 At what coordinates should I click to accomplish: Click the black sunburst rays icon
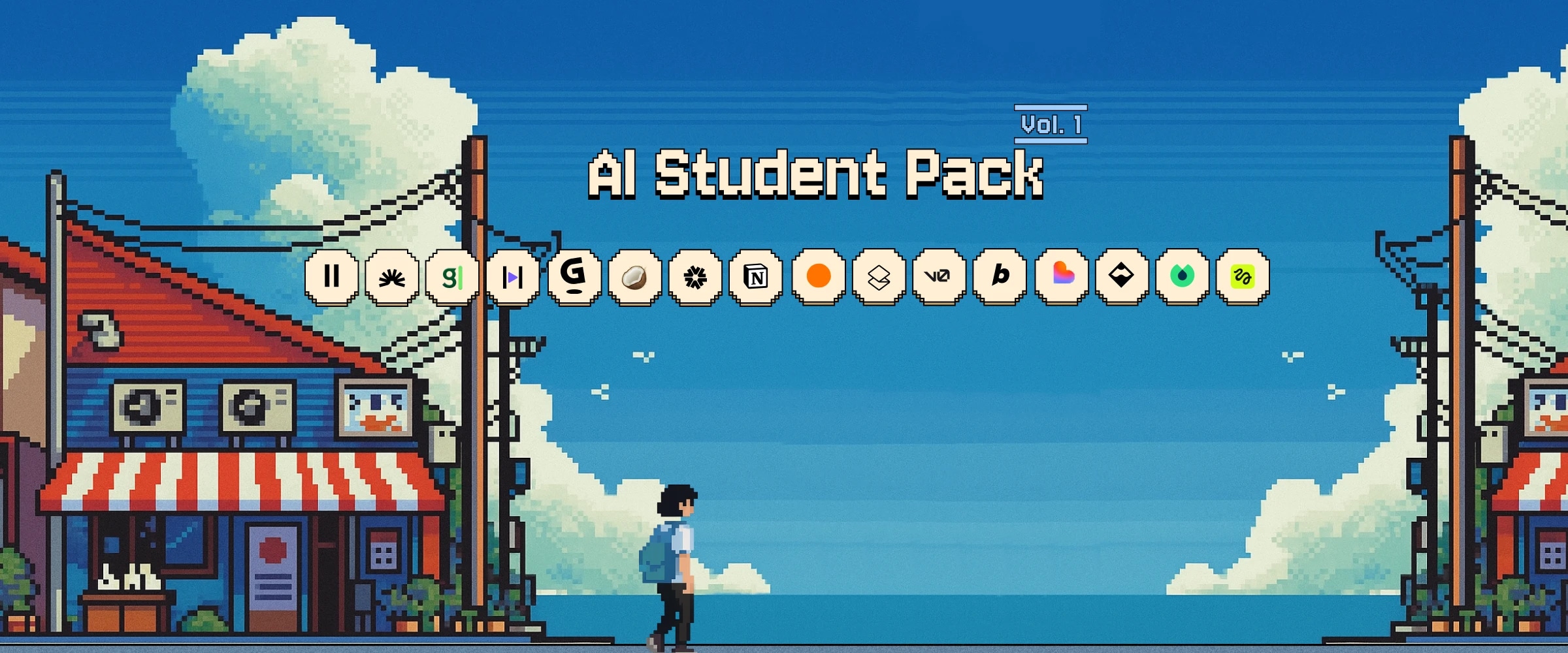pyautogui.click(x=392, y=278)
